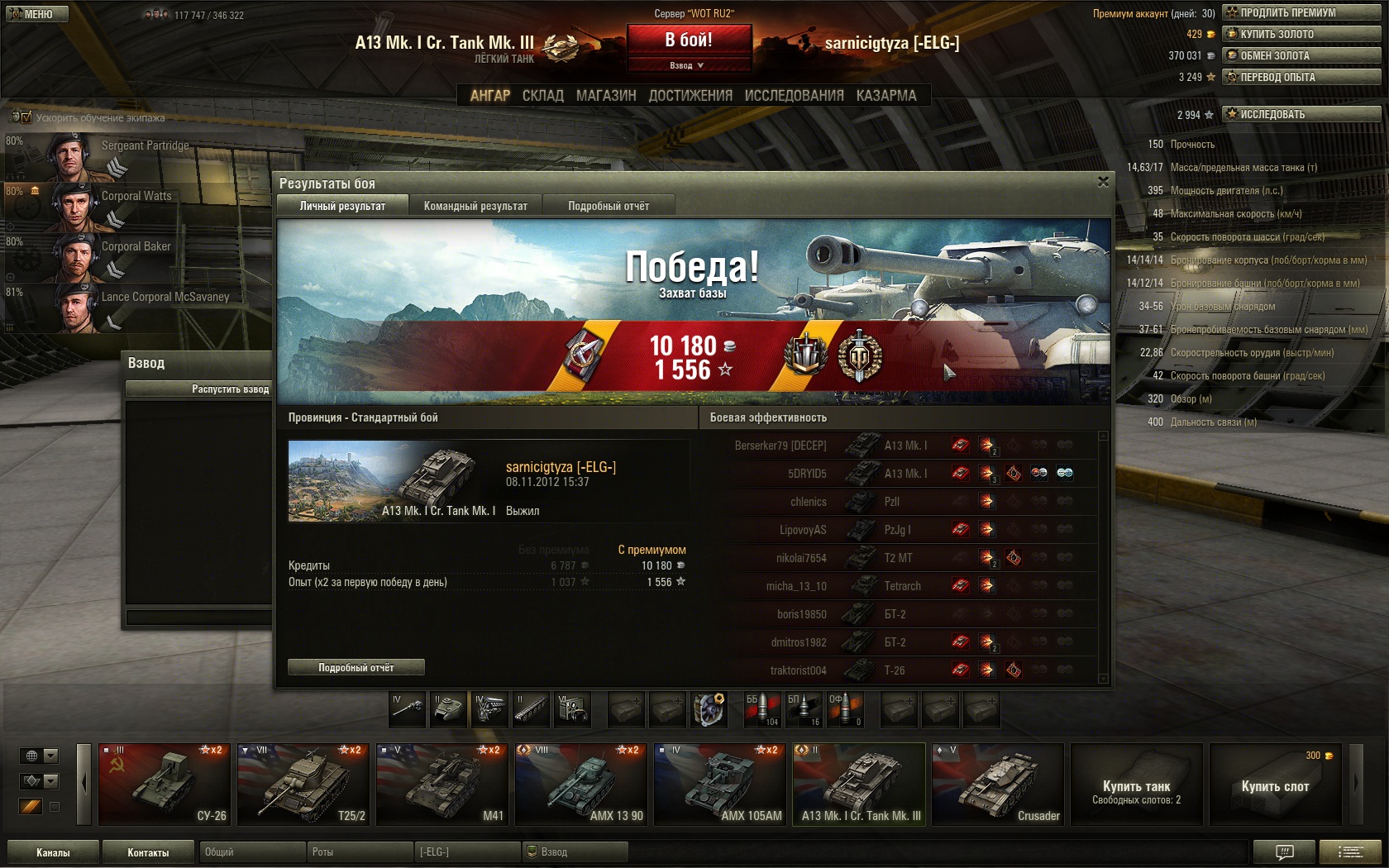
Task: Start battle with the В бой! button
Action: [x=689, y=40]
